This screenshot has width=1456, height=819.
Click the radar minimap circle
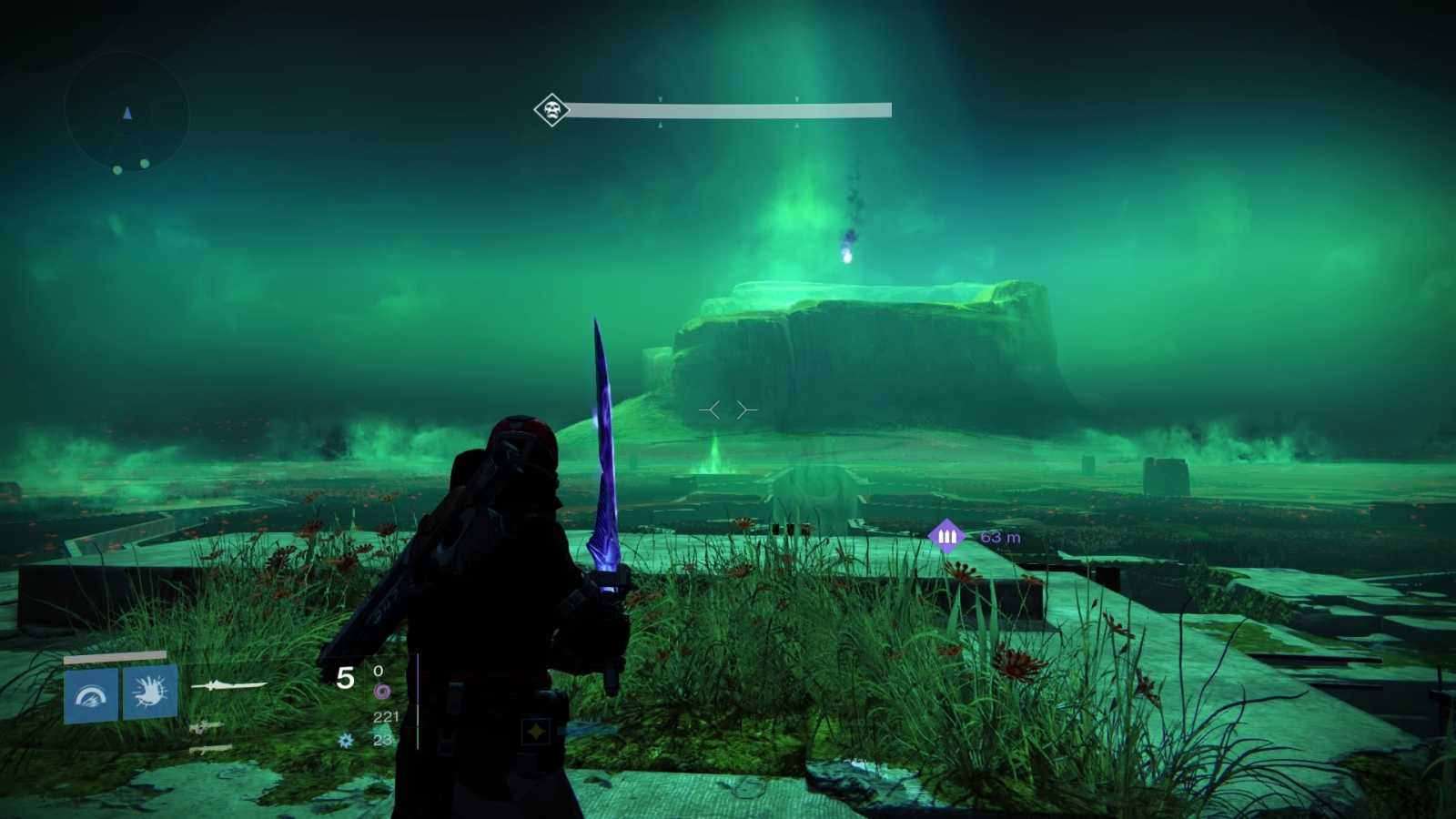click(x=126, y=116)
